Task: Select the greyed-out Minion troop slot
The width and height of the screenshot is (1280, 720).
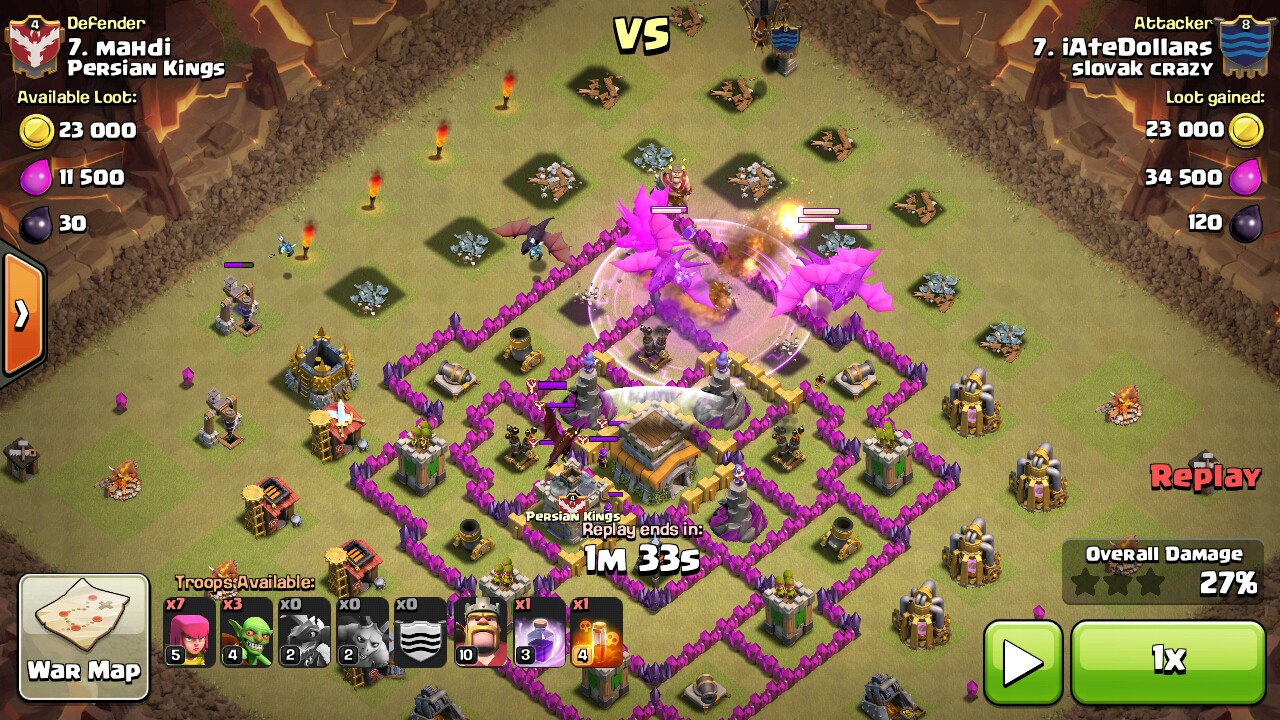Action: (362, 632)
